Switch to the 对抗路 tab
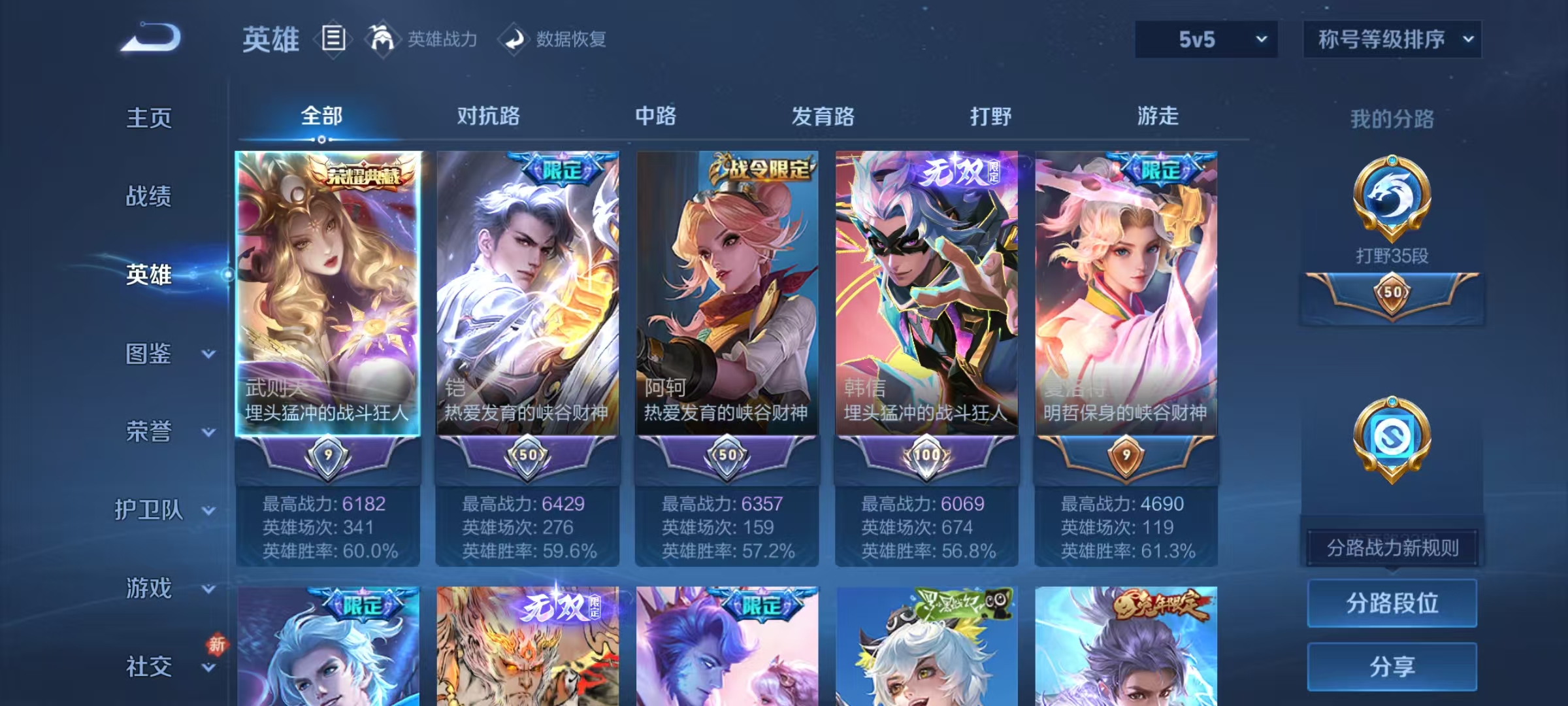Viewport: 1568px width, 706px height. 489,116
